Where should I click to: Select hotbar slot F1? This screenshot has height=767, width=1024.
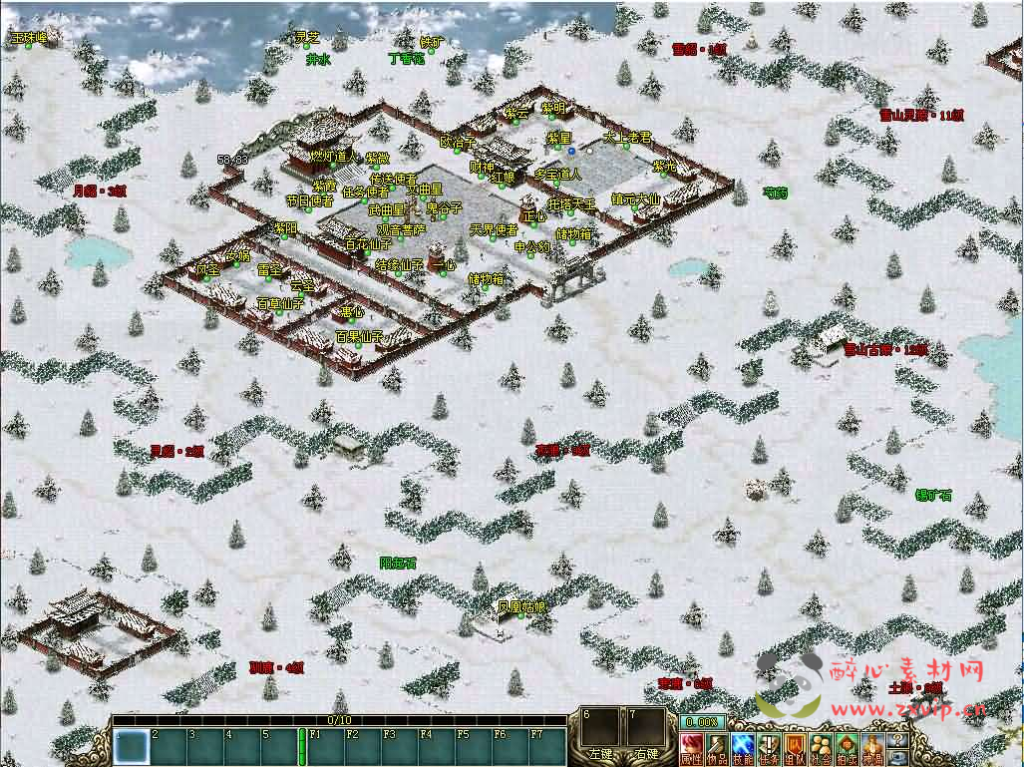[324, 747]
